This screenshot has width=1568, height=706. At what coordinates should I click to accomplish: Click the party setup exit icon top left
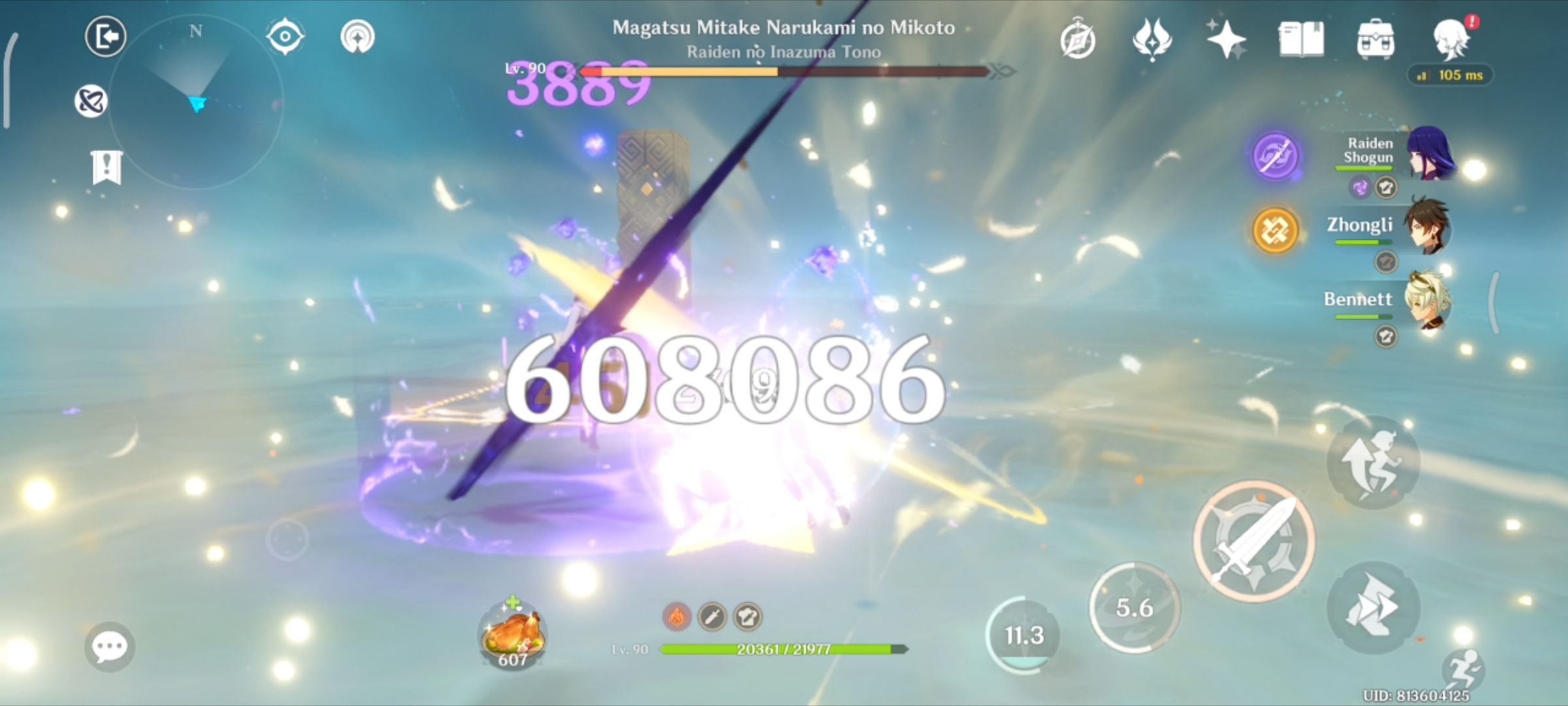(x=106, y=36)
